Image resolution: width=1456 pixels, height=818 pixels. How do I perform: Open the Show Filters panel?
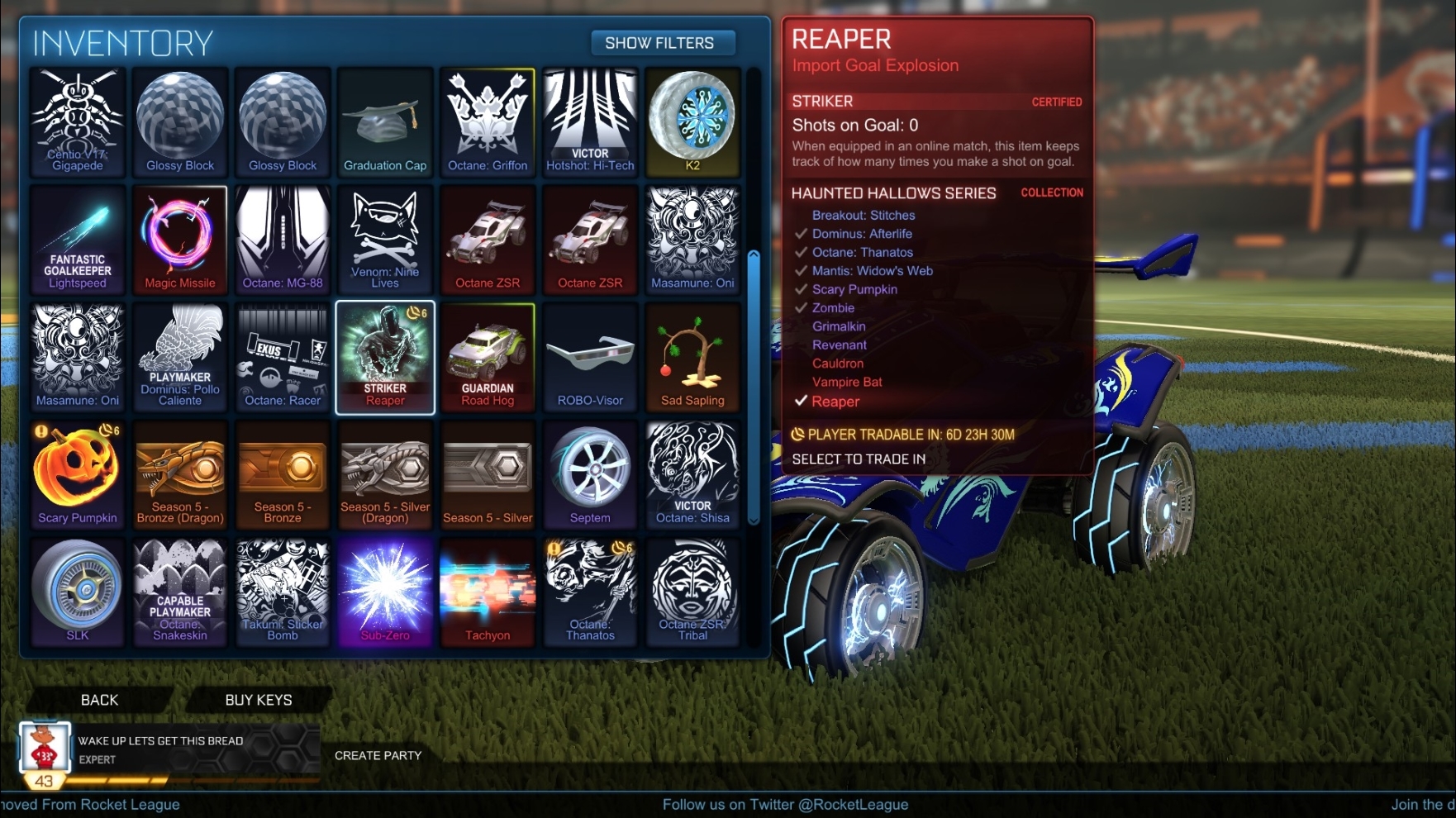[662, 42]
